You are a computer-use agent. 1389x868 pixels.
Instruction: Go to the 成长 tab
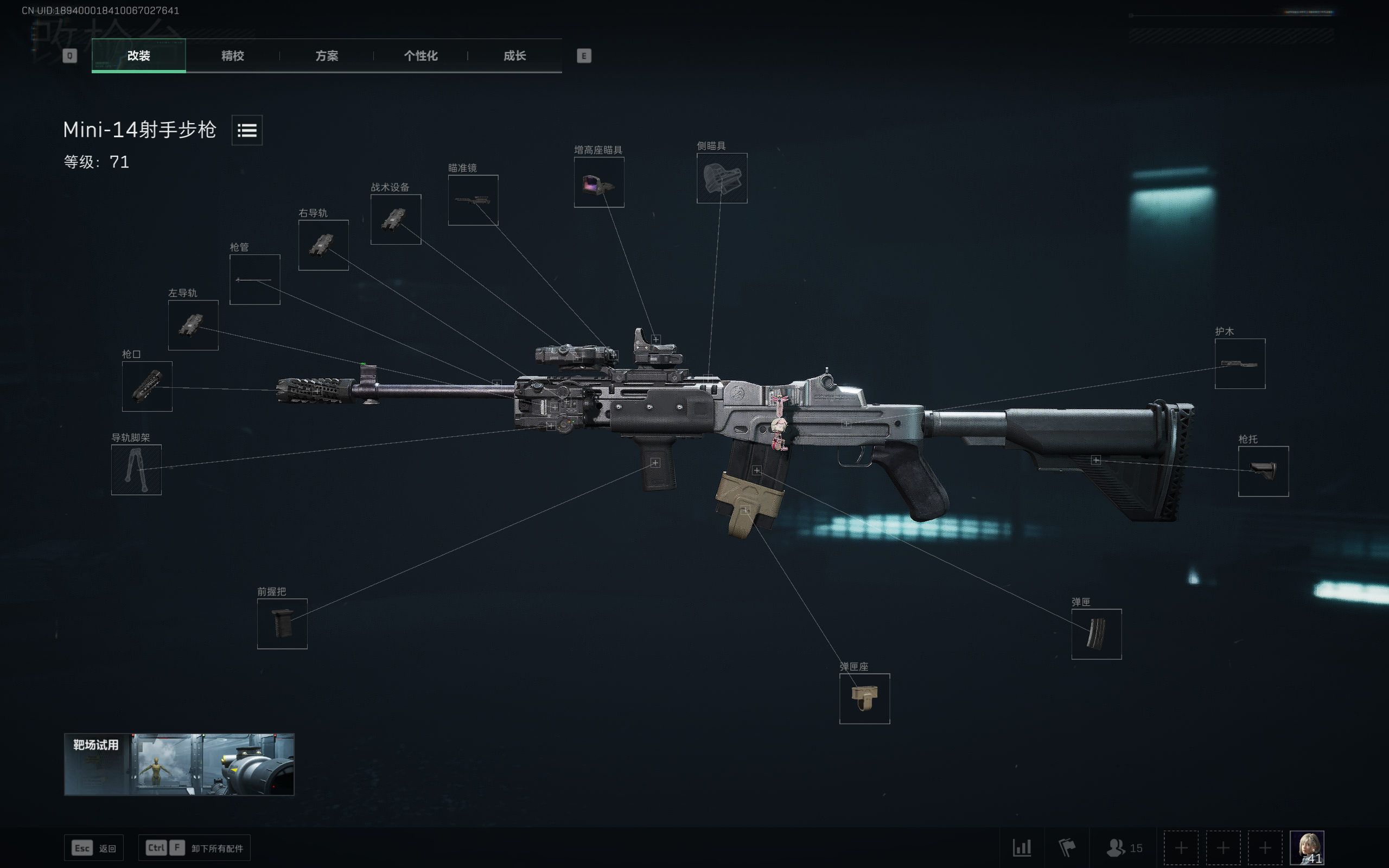coord(514,56)
